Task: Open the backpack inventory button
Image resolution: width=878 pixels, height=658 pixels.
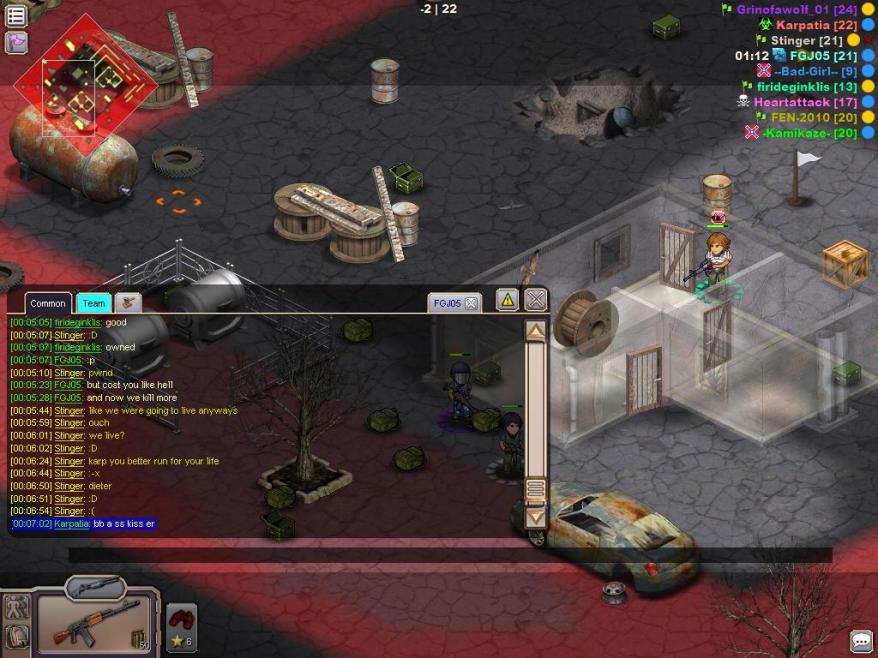Action: coord(16,636)
